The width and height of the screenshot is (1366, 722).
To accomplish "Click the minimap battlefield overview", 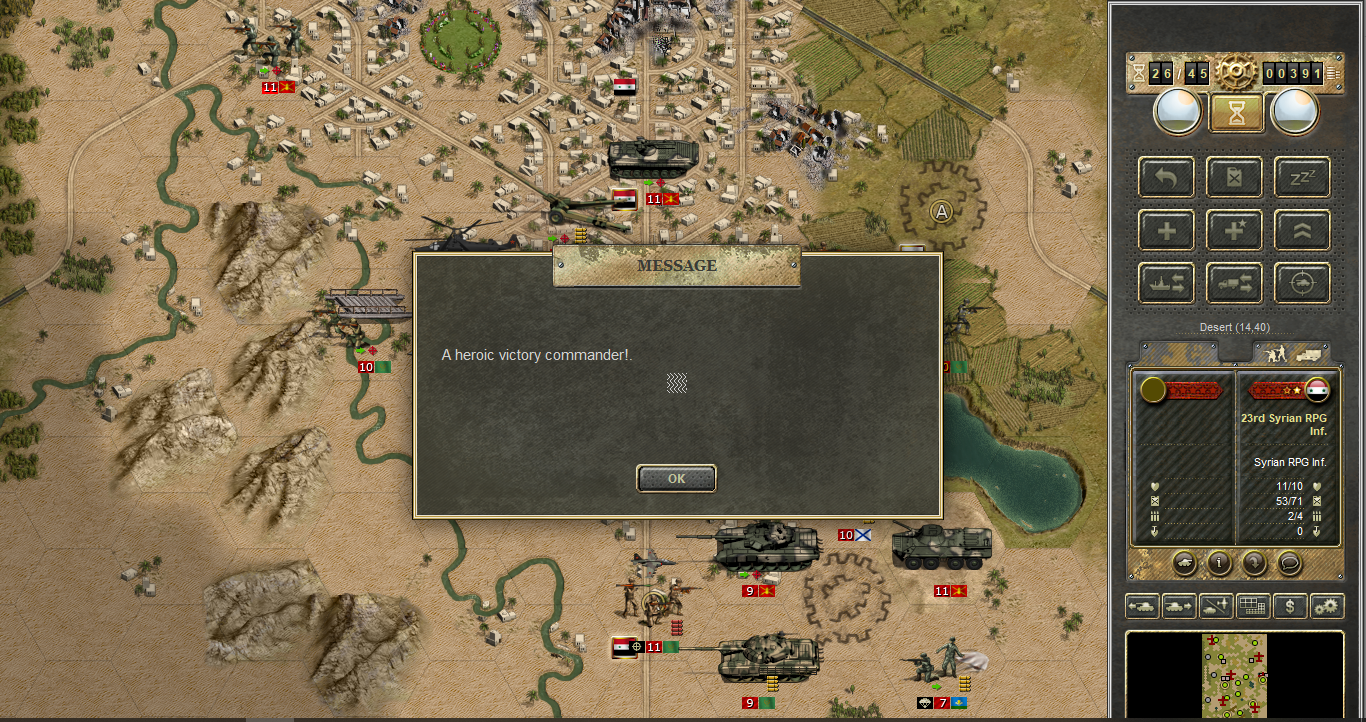I will (x=1234, y=676).
